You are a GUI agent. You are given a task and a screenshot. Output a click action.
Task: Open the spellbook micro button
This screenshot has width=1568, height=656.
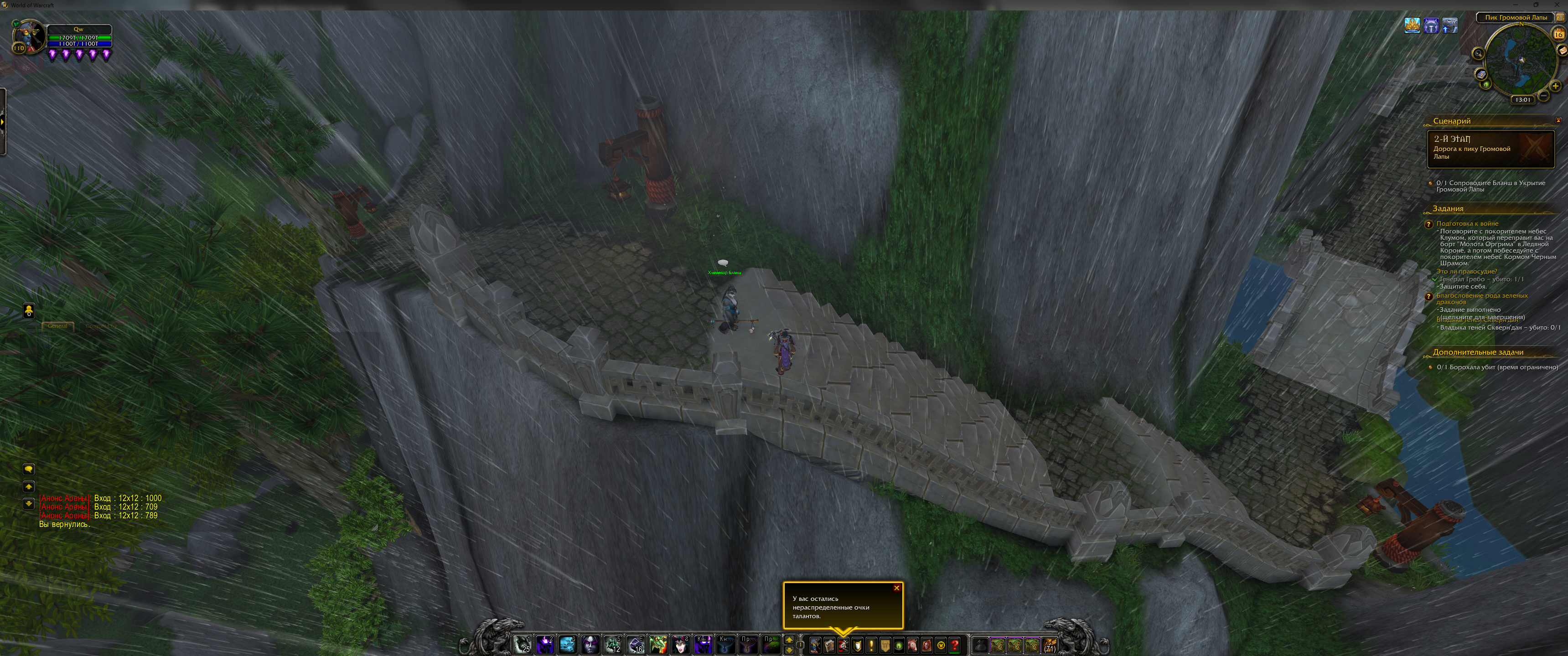tap(828, 645)
